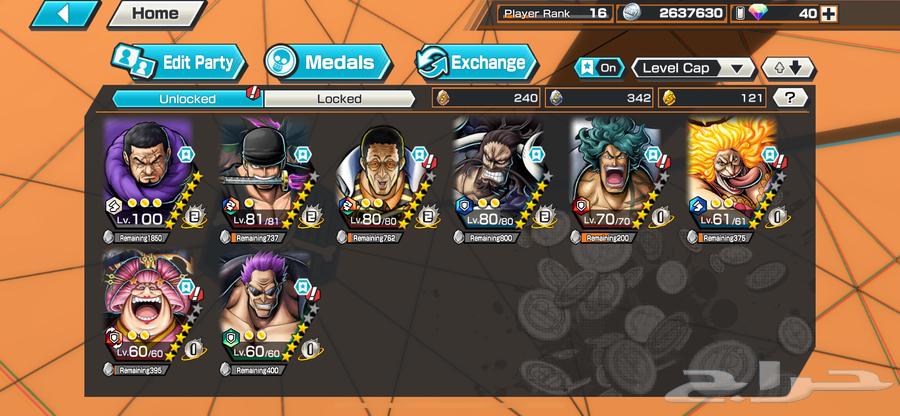Open the question mark help button
Viewport: 900px width, 416px height.
click(791, 98)
